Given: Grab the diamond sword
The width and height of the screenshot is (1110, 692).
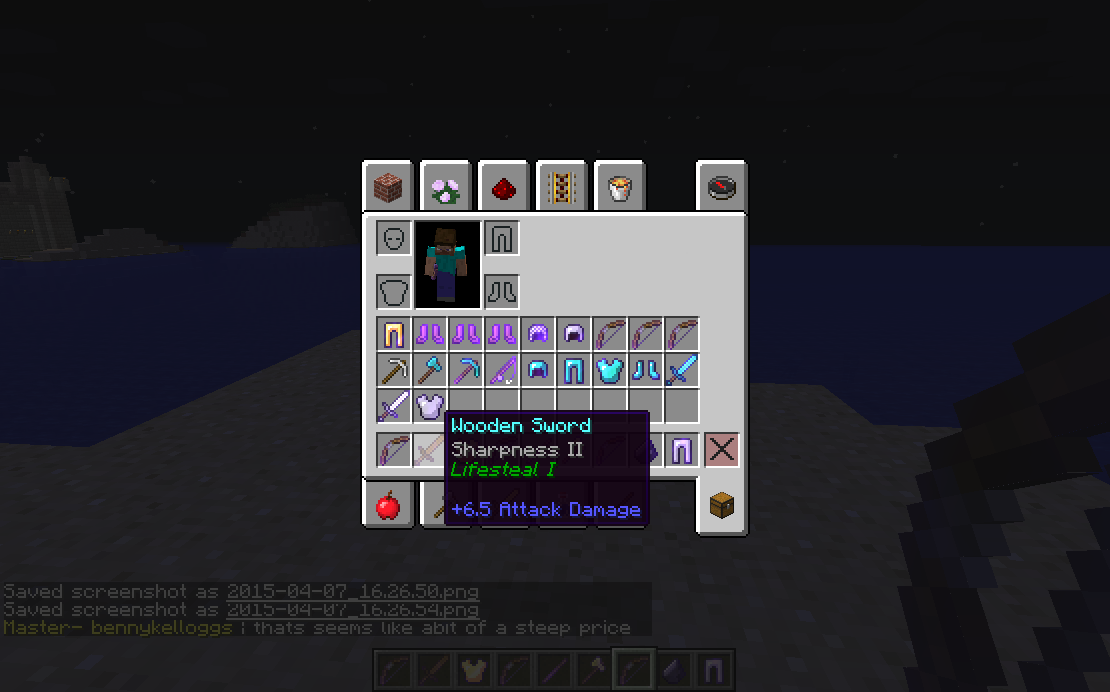Looking at the screenshot, I should [x=682, y=370].
